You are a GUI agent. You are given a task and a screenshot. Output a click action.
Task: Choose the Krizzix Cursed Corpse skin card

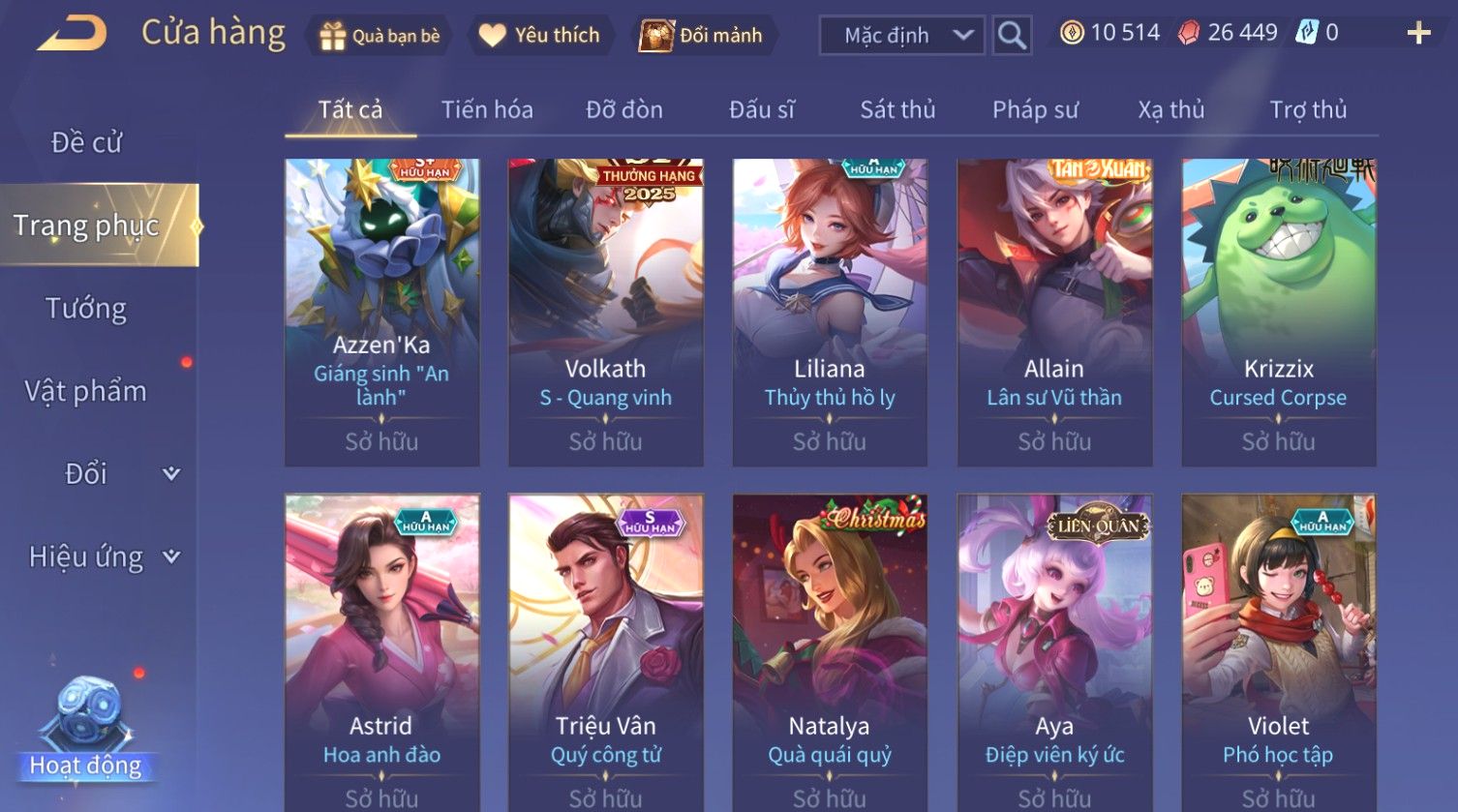point(1278,312)
